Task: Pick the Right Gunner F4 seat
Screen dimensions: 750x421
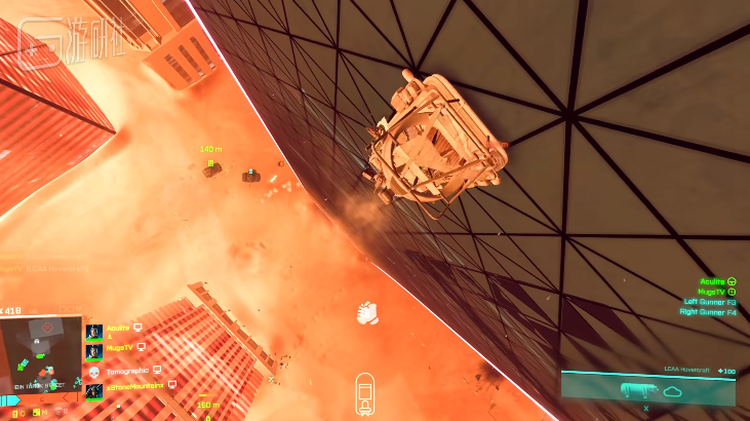Action: coord(708,312)
